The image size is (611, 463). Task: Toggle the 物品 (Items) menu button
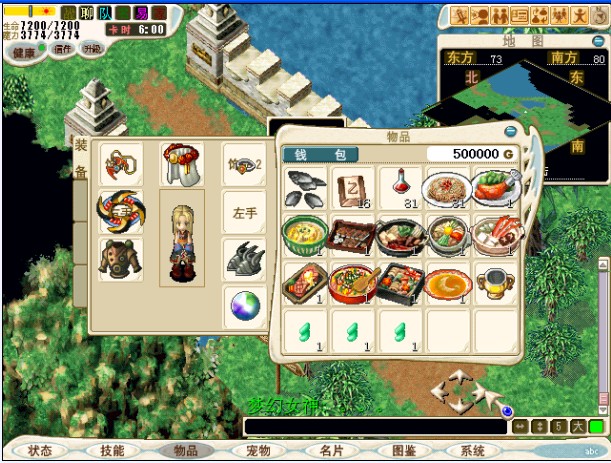pyautogui.click(x=185, y=451)
